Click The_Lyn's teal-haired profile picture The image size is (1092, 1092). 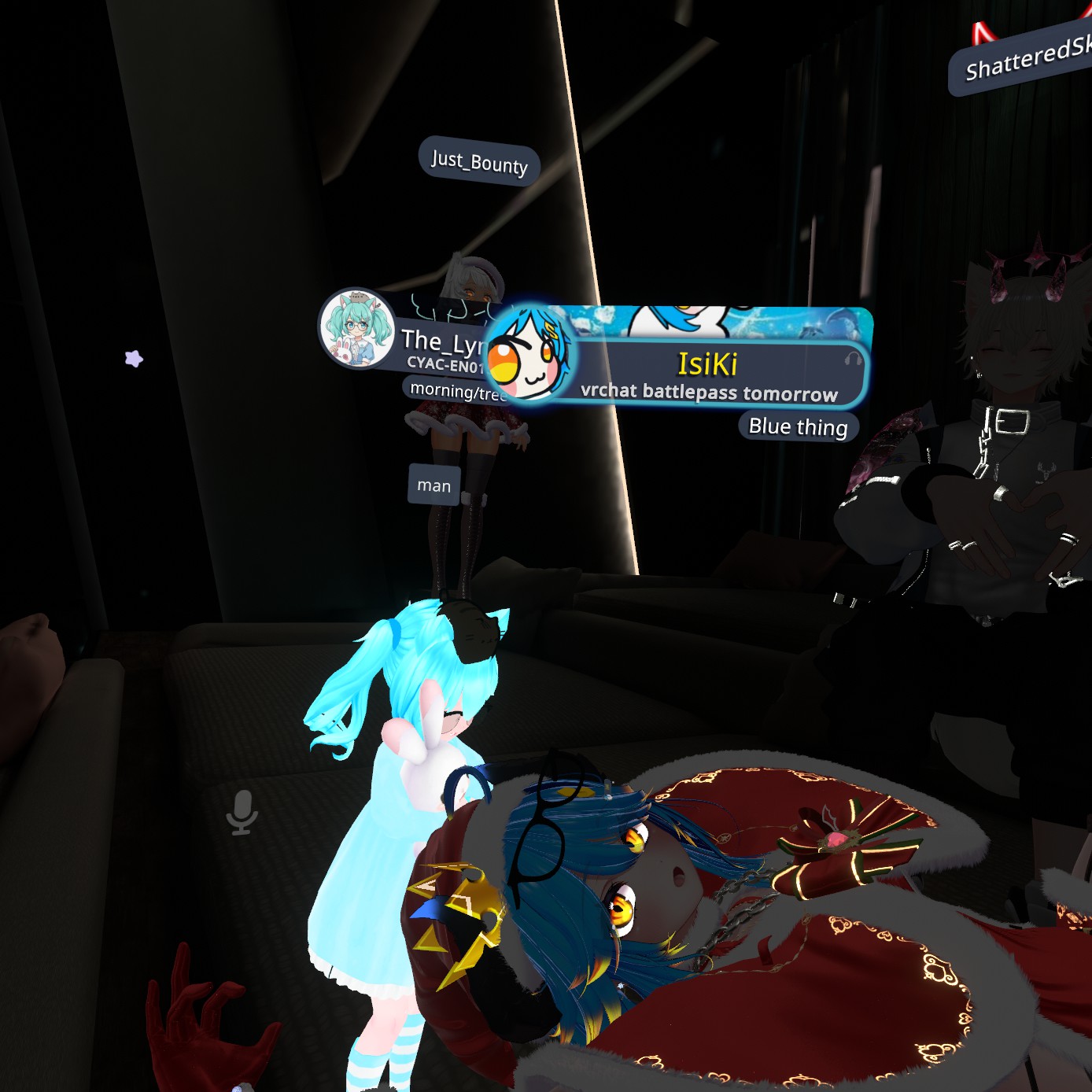click(x=356, y=328)
